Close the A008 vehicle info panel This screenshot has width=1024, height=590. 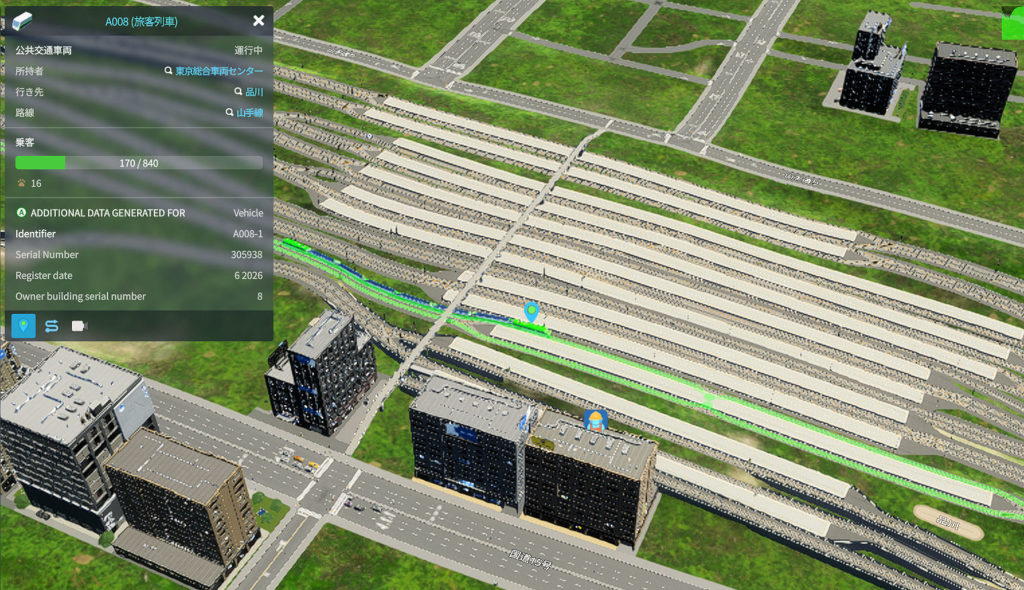pyautogui.click(x=258, y=21)
